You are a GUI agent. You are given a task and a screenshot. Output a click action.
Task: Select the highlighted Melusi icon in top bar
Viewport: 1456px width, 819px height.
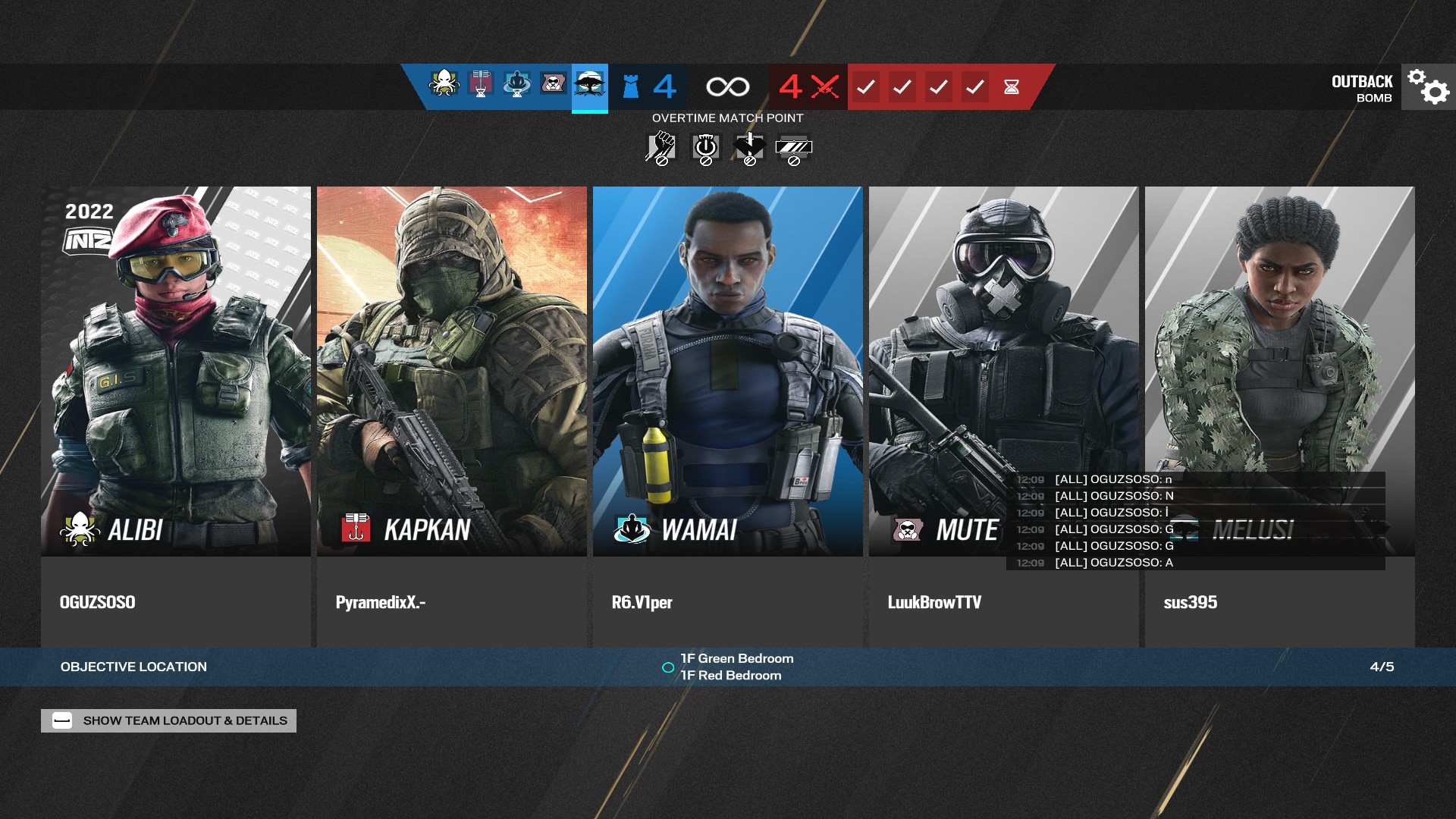(x=590, y=85)
